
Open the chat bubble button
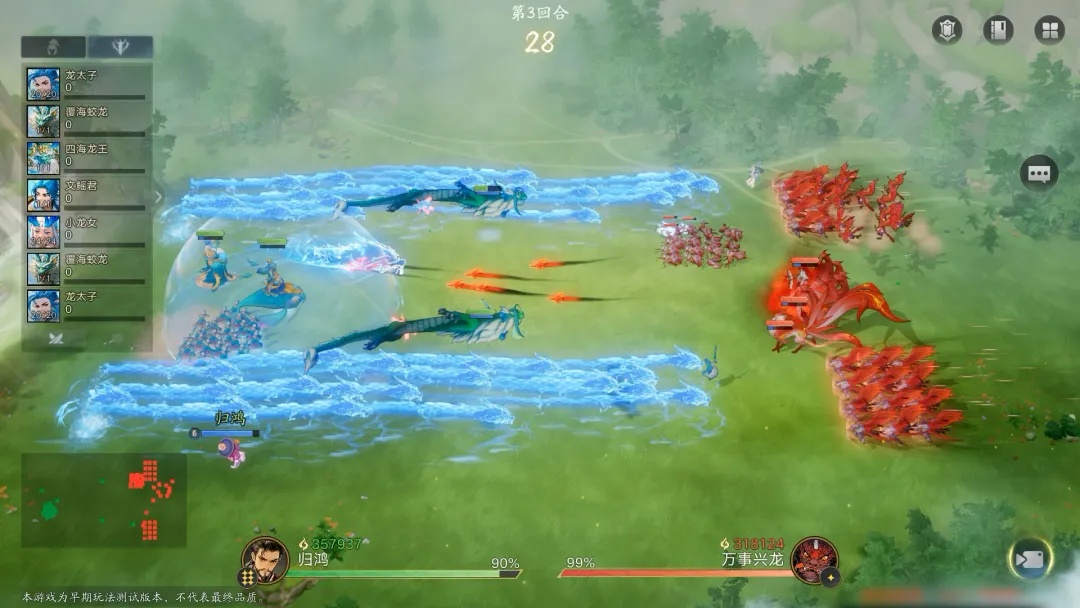click(1039, 174)
